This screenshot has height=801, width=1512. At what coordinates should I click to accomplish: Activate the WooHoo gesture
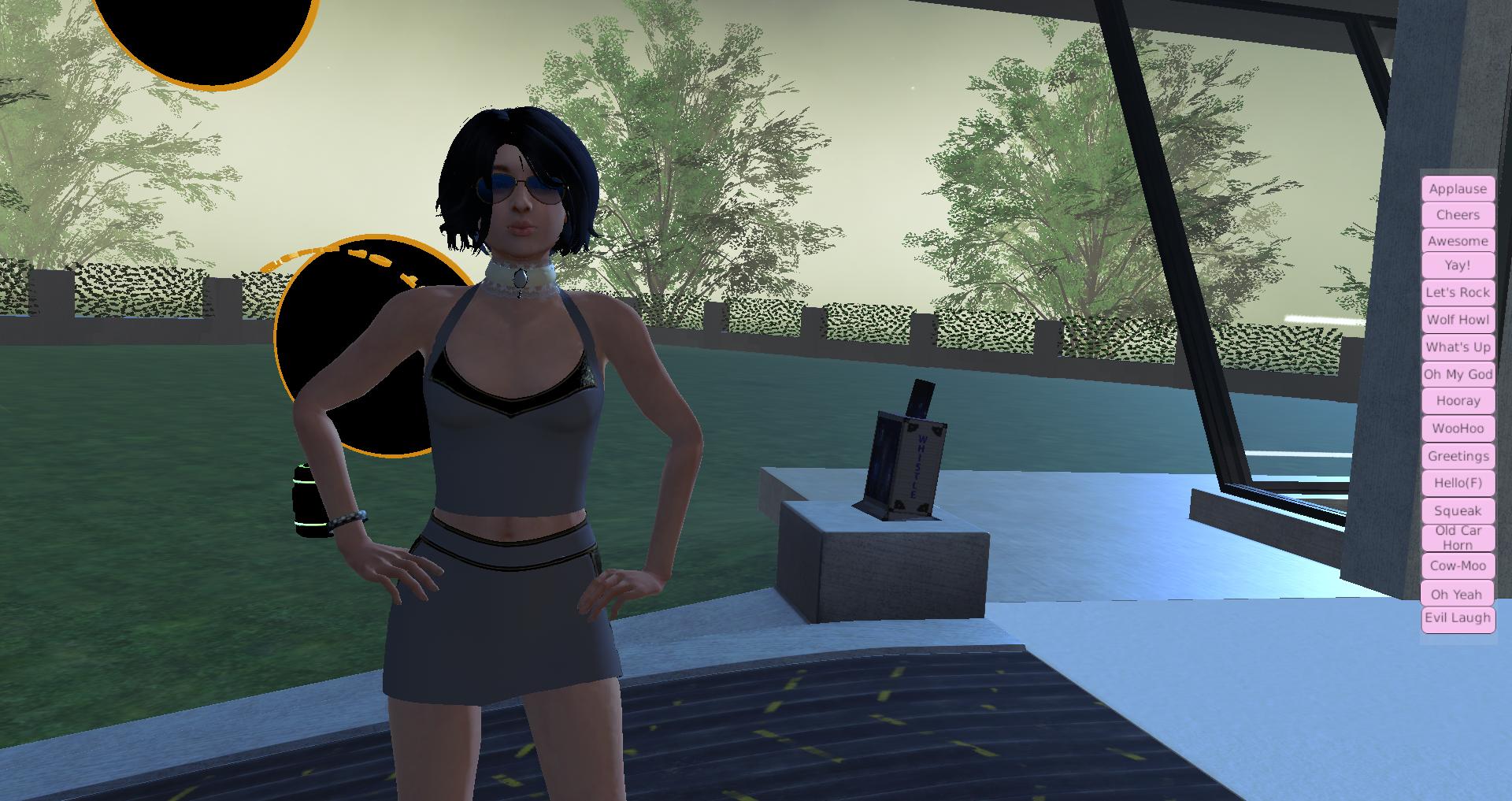pyautogui.click(x=1458, y=428)
